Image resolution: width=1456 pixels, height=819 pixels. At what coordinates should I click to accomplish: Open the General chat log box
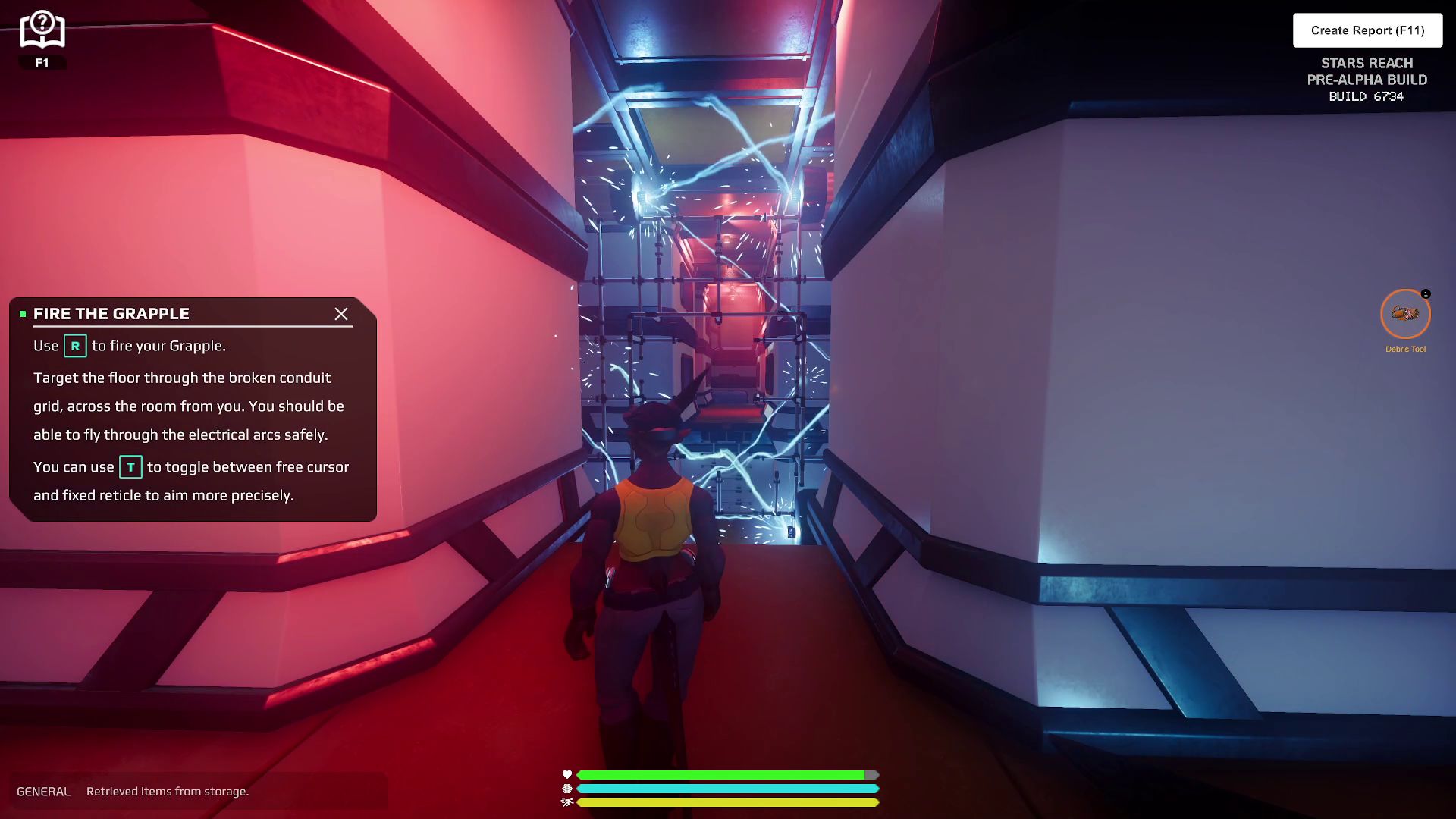197,791
